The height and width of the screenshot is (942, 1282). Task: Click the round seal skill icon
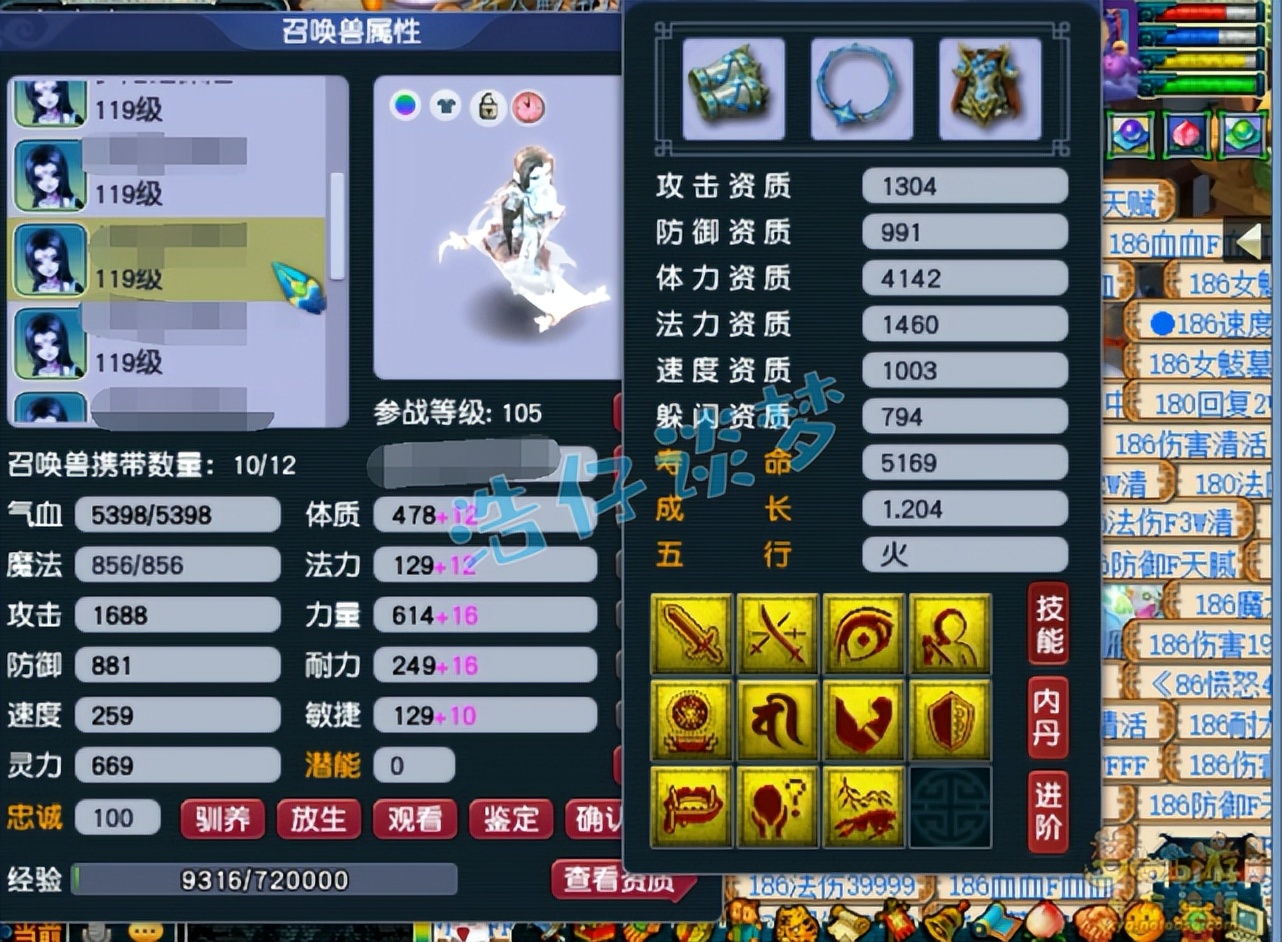click(693, 720)
